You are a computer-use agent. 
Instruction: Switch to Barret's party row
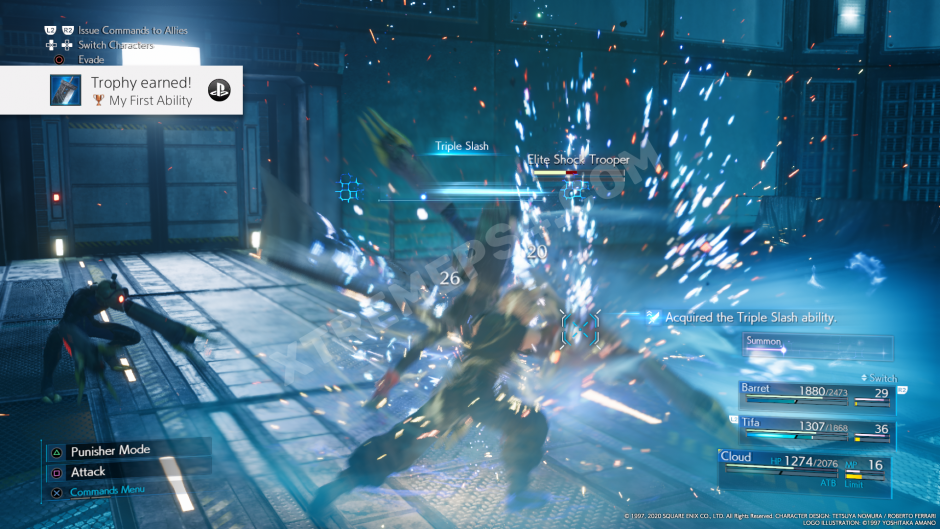tap(816, 395)
